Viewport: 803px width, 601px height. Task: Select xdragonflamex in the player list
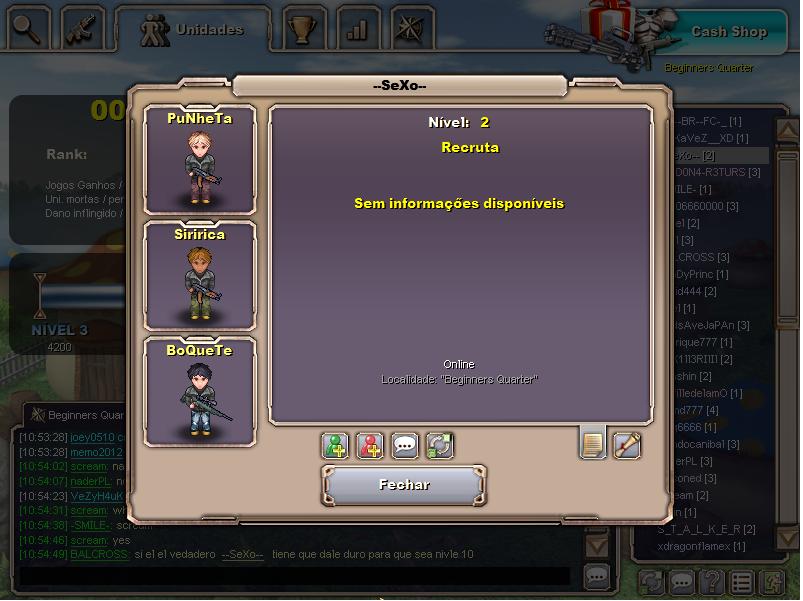point(699,547)
